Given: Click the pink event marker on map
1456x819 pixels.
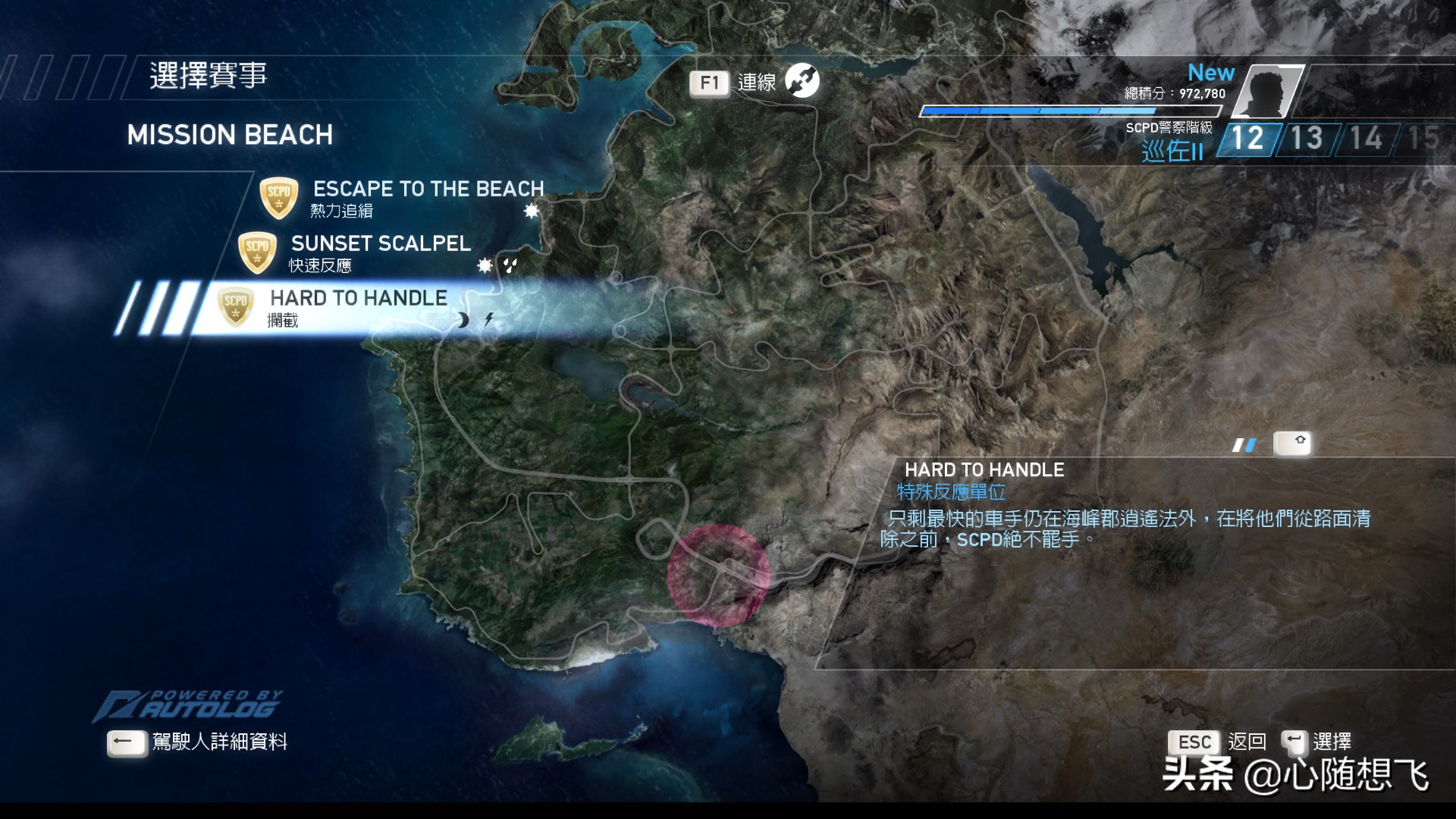Looking at the screenshot, I should [x=718, y=575].
